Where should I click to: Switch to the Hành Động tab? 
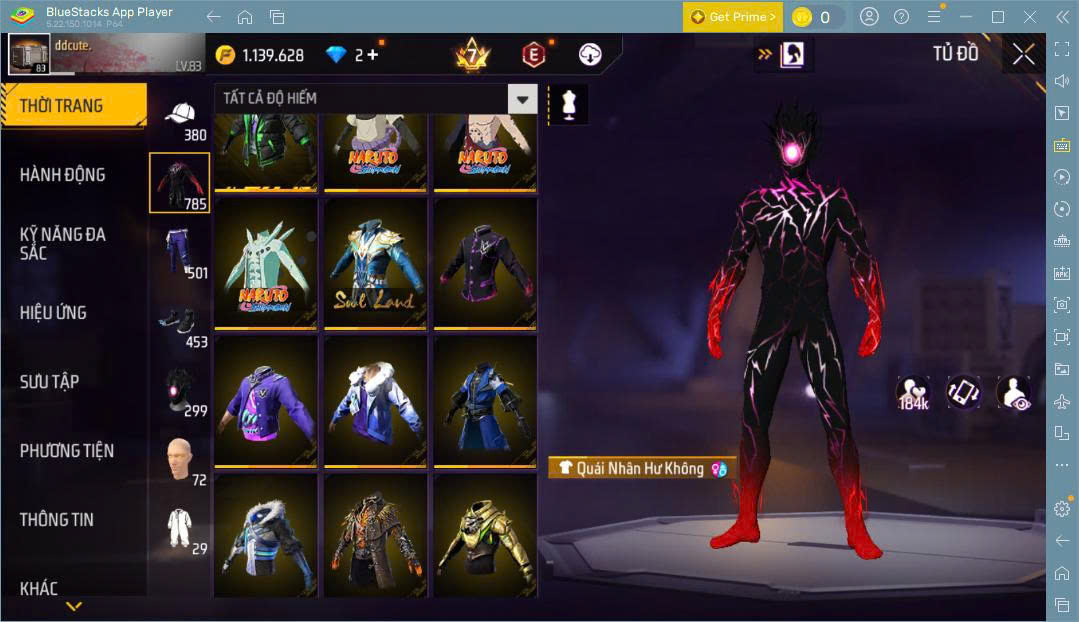point(62,175)
